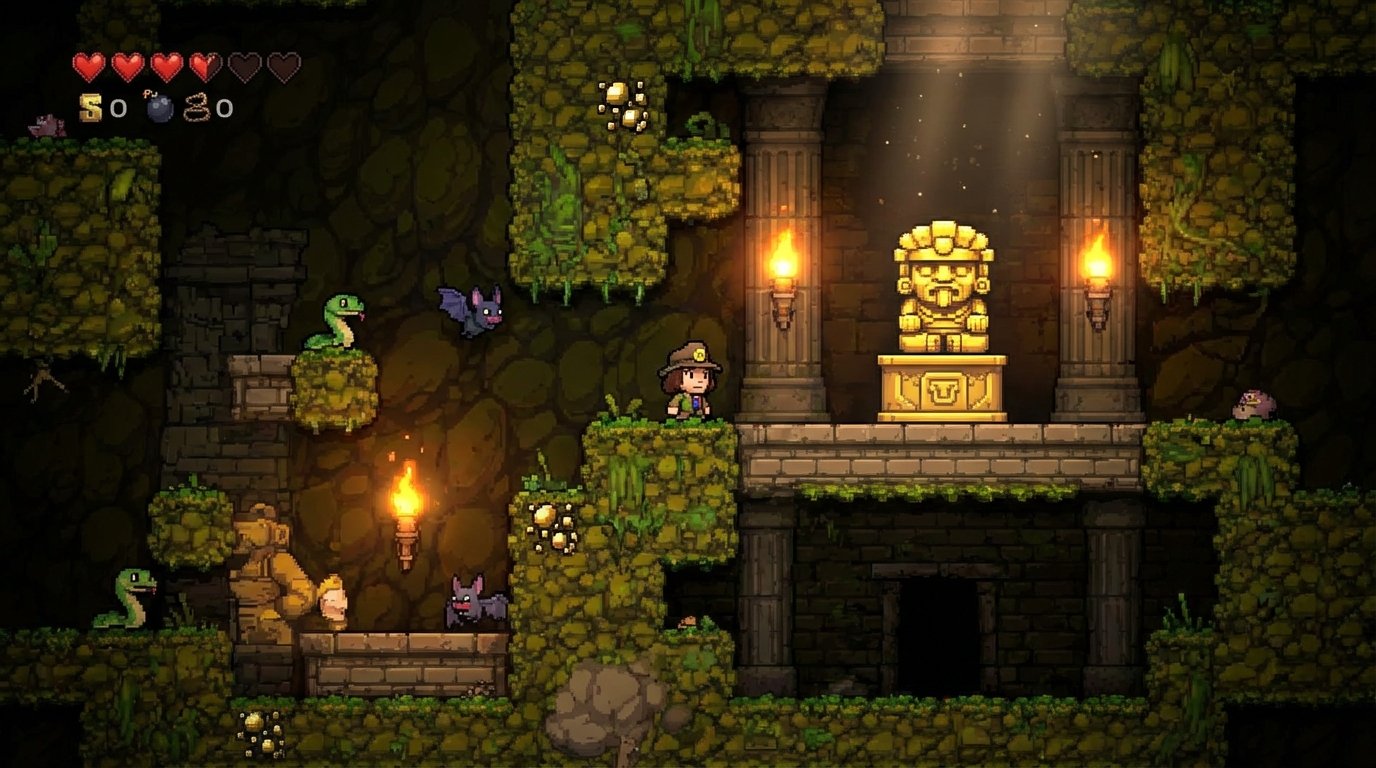Select the half-filled fourth heart
This screenshot has height=768, width=1376.
pos(207,66)
